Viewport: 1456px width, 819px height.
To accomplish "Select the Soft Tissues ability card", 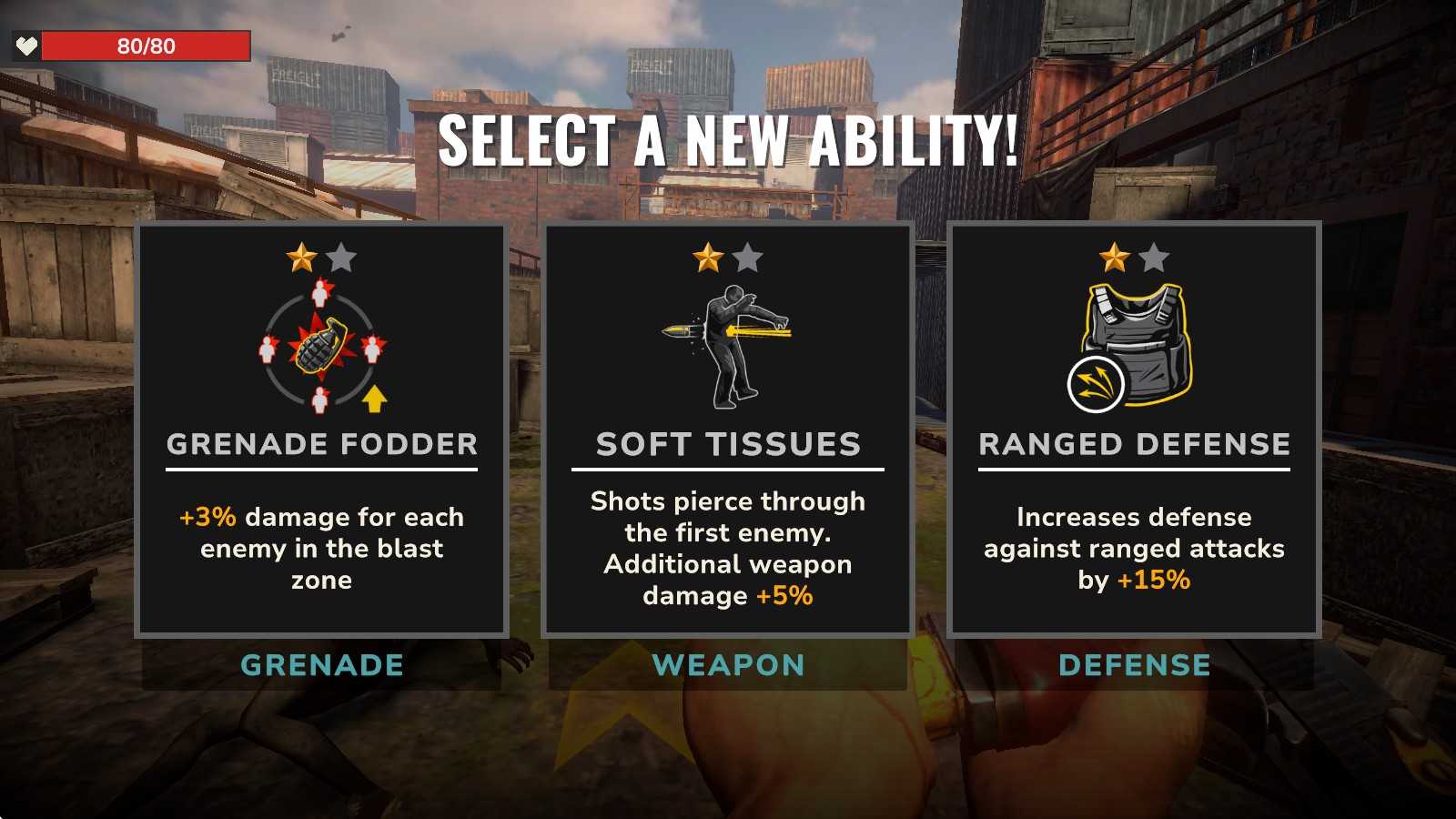I will [x=728, y=430].
